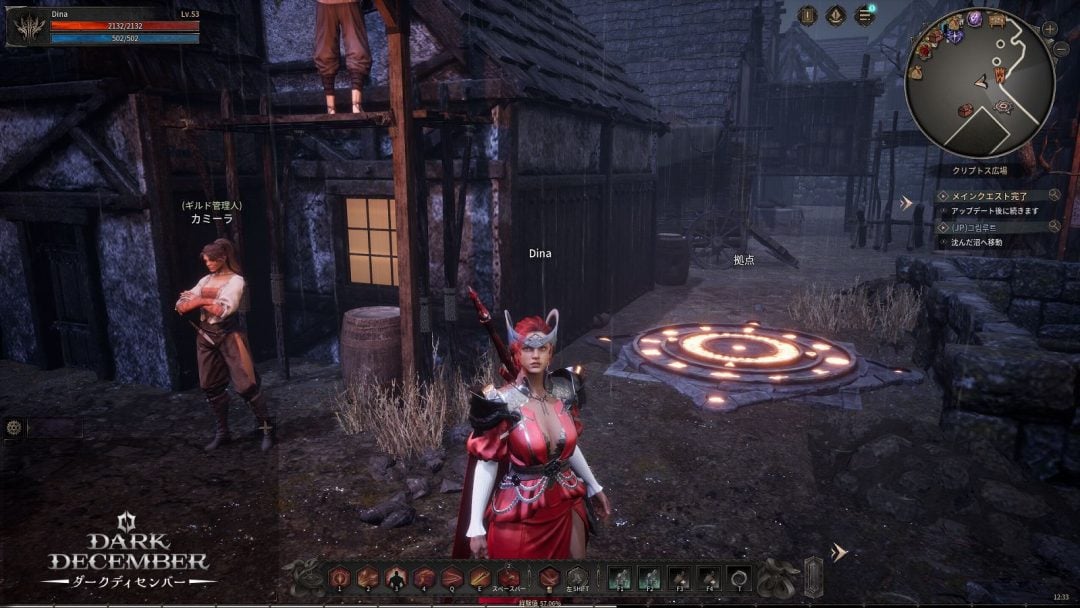Click Dina's character portrait emblem
Viewport: 1080px width, 608px height.
(26, 27)
